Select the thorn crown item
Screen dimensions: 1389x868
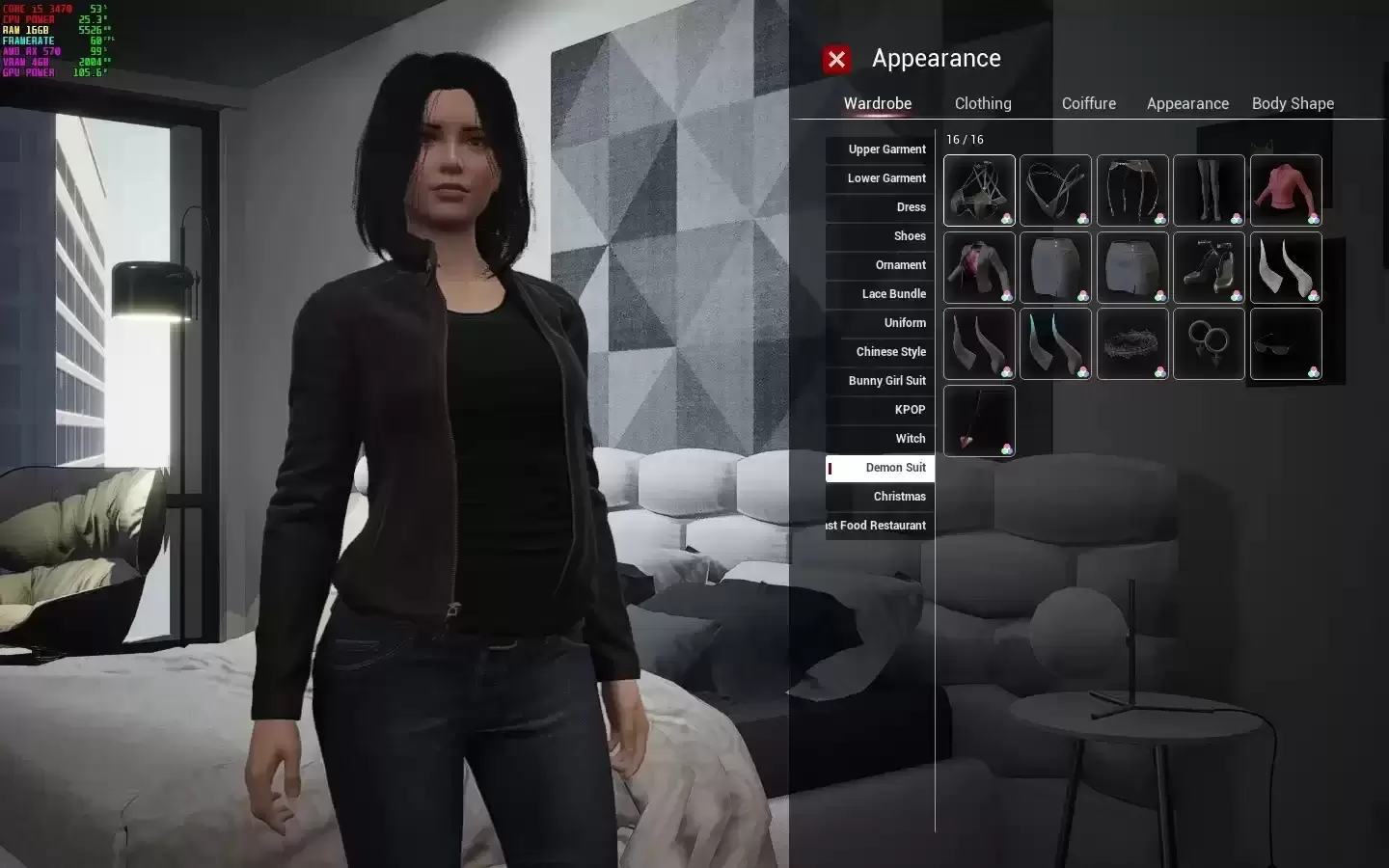(x=1132, y=344)
